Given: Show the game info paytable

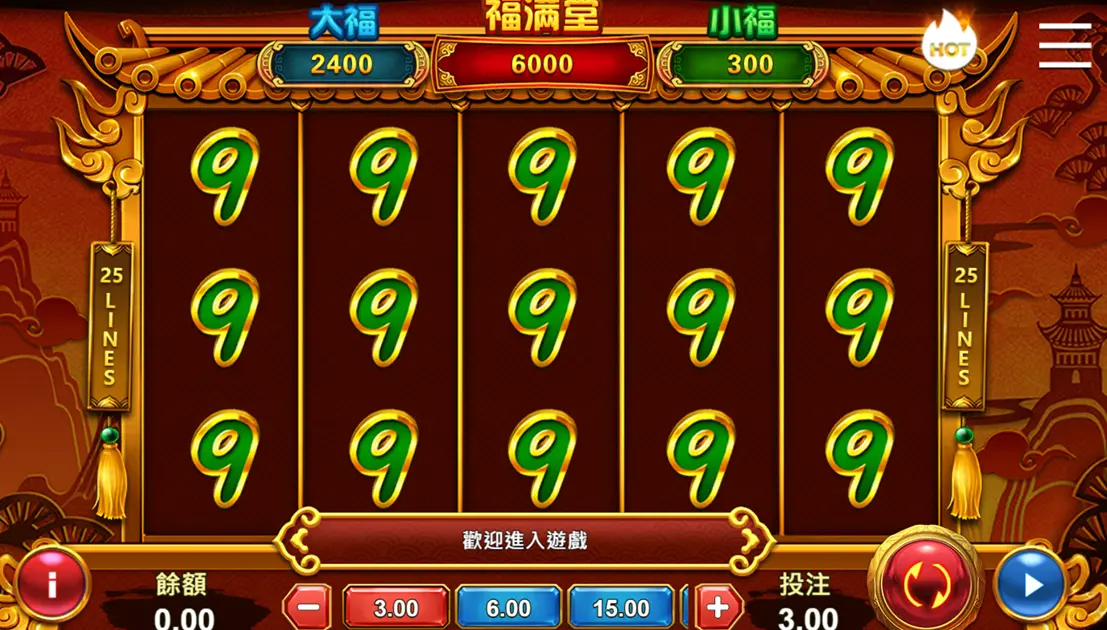Looking at the screenshot, I should pos(51,585).
